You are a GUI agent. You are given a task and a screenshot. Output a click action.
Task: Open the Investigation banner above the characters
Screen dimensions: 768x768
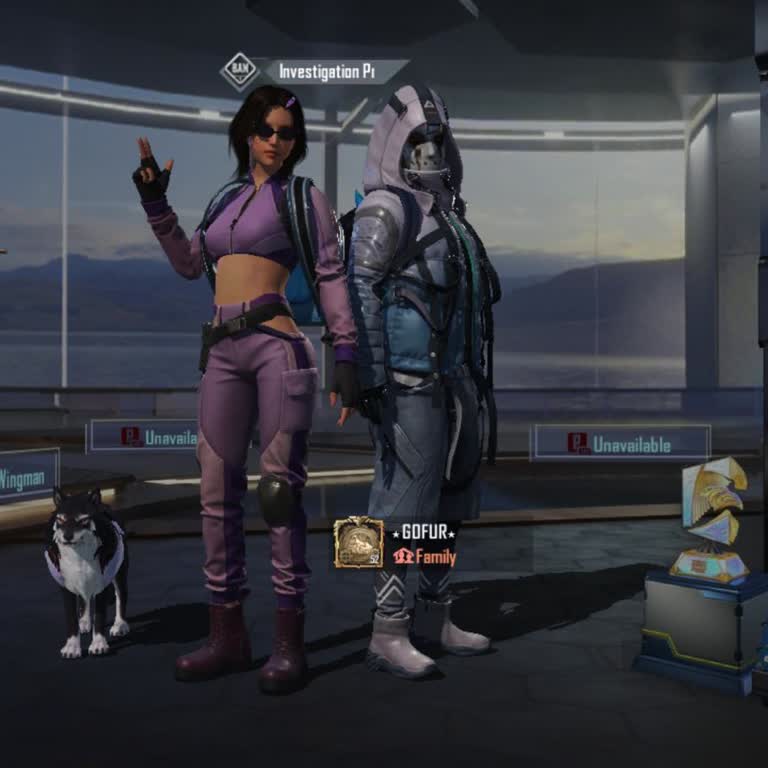[x=333, y=72]
